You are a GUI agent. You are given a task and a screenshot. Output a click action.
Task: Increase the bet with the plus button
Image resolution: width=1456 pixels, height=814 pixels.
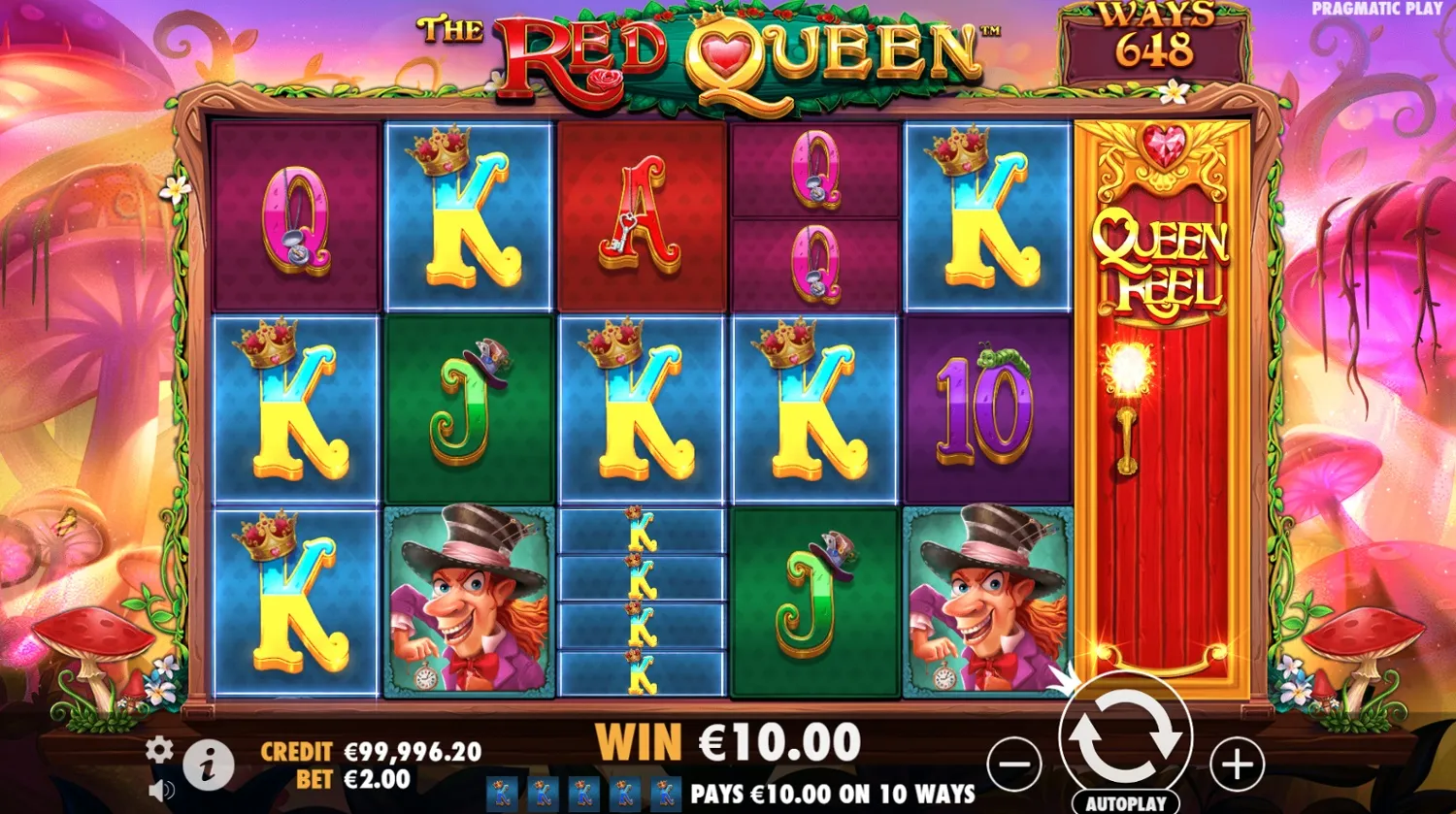pos(1237,765)
